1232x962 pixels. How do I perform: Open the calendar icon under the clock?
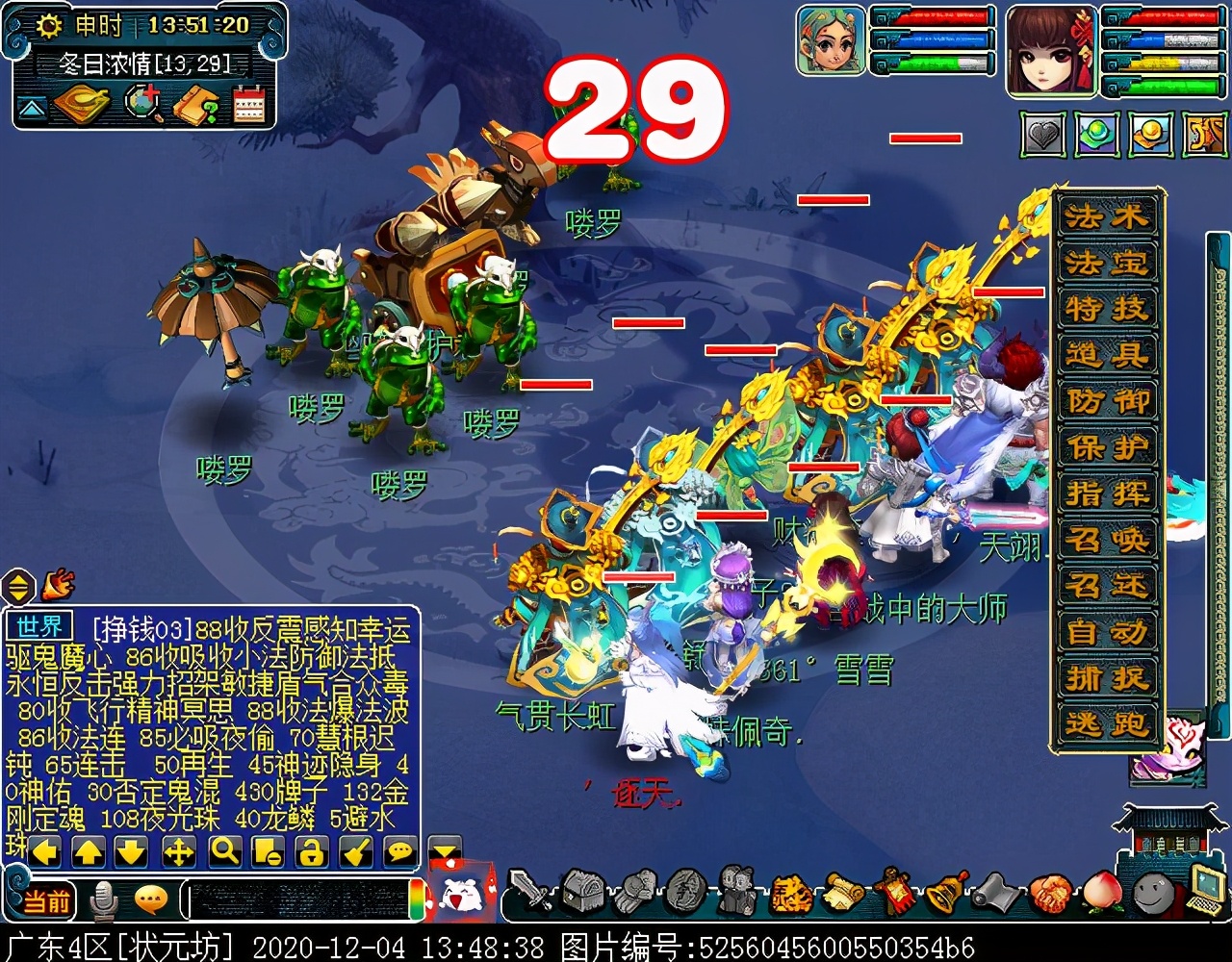coord(248,105)
